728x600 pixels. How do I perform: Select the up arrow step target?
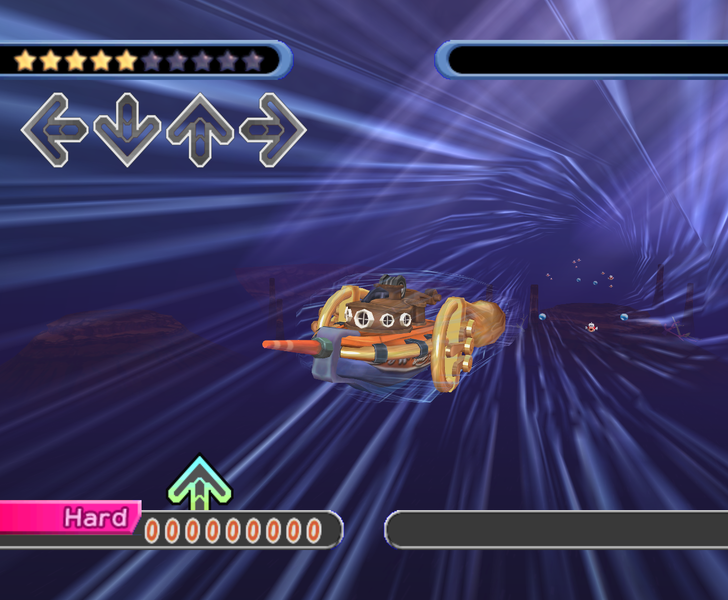point(200,129)
